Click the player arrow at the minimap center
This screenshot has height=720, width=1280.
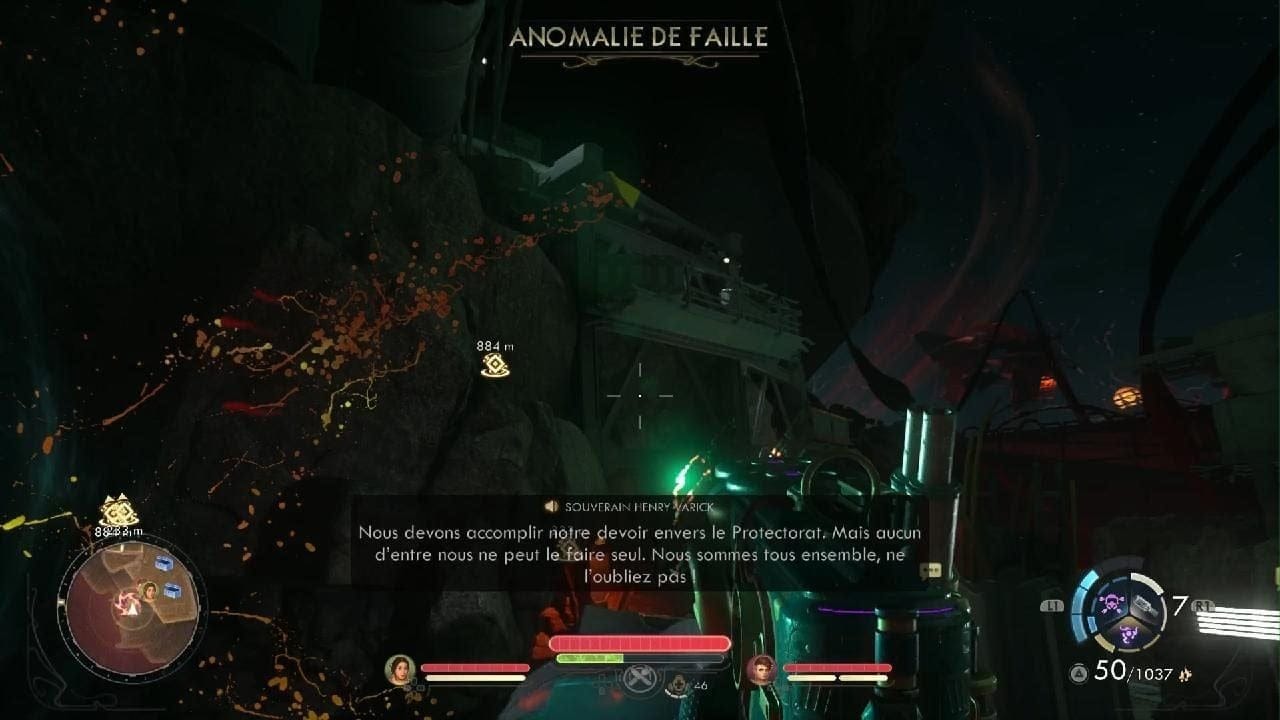pos(133,607)
